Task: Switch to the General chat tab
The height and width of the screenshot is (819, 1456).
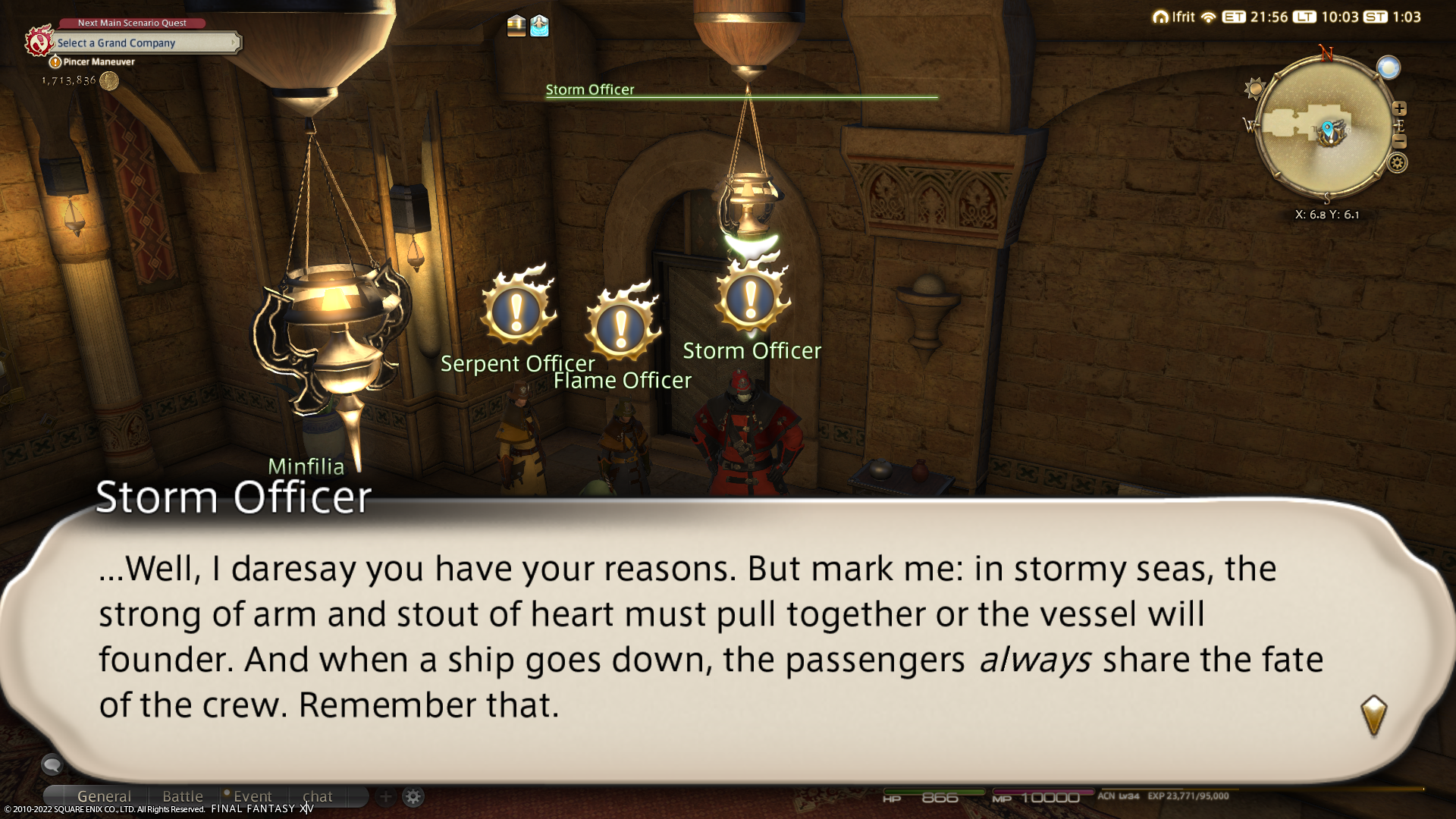Action: [x=104, y=796]
